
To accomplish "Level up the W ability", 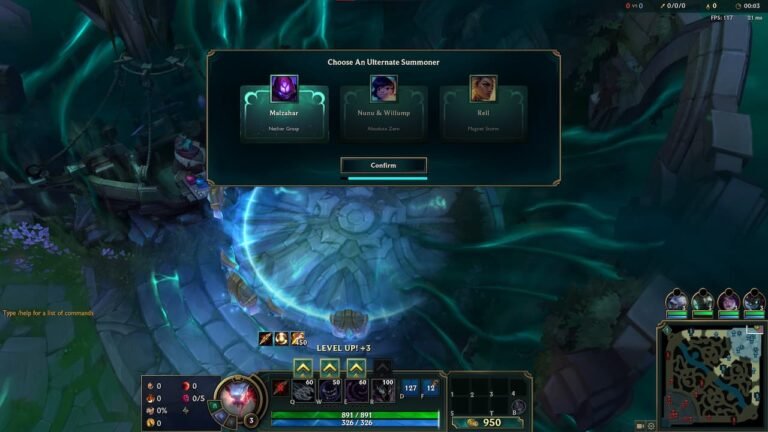I will pos(329,367).
